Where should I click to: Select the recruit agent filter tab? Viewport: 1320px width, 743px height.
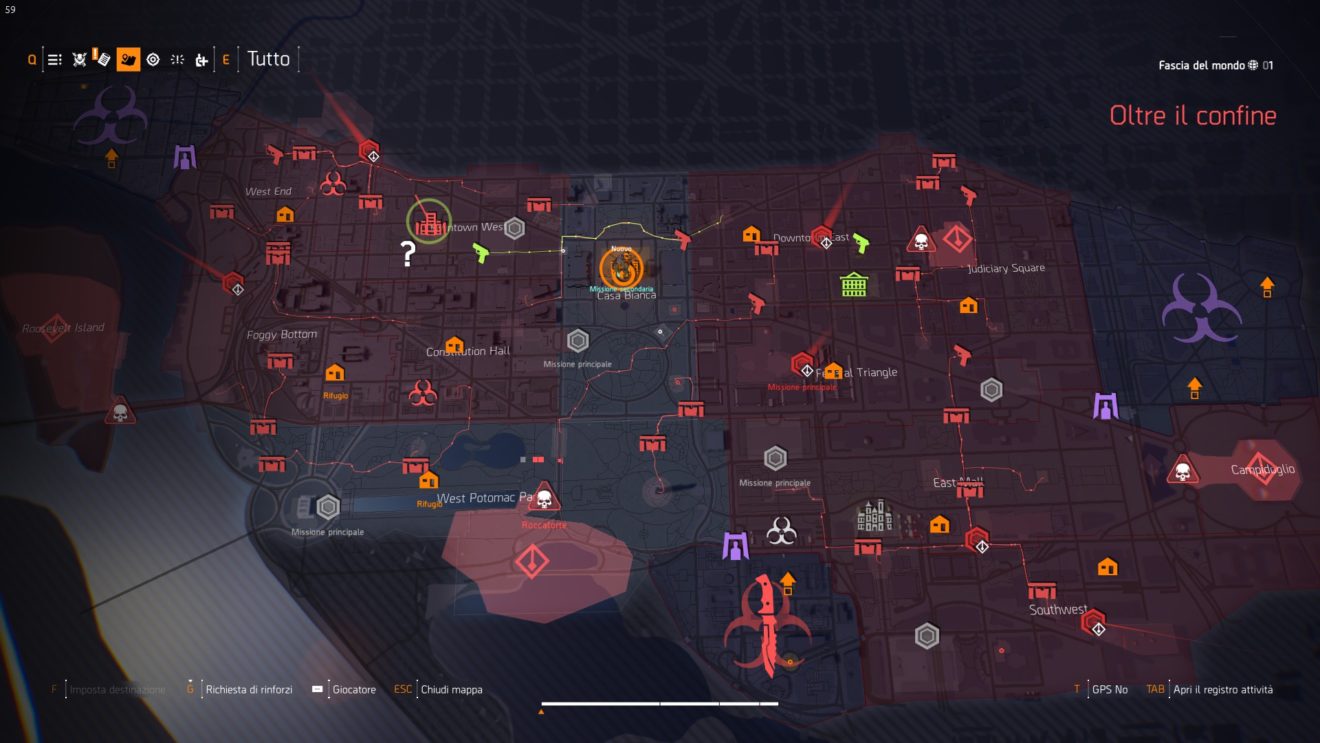pos(200,59)
